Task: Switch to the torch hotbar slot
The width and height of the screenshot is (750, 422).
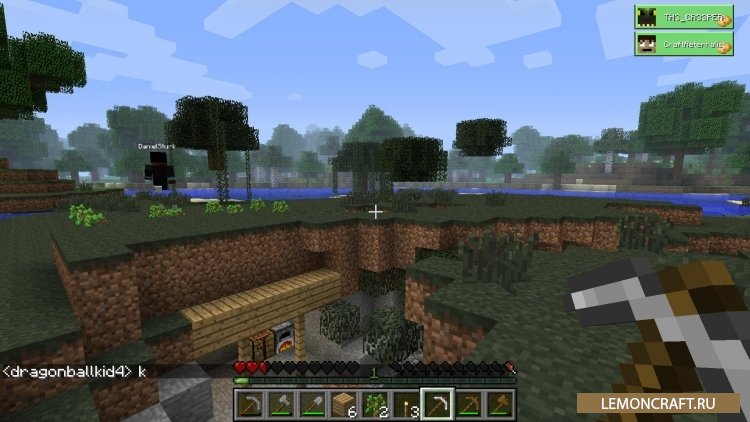Action: [x=406, y=402]
